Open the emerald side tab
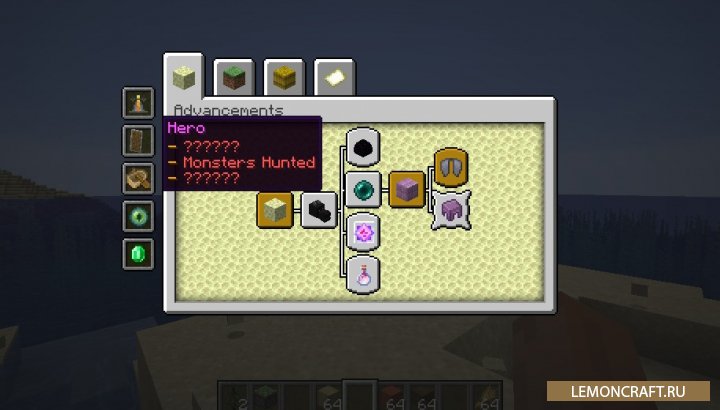The image size is (720, 410). [138, 254]
